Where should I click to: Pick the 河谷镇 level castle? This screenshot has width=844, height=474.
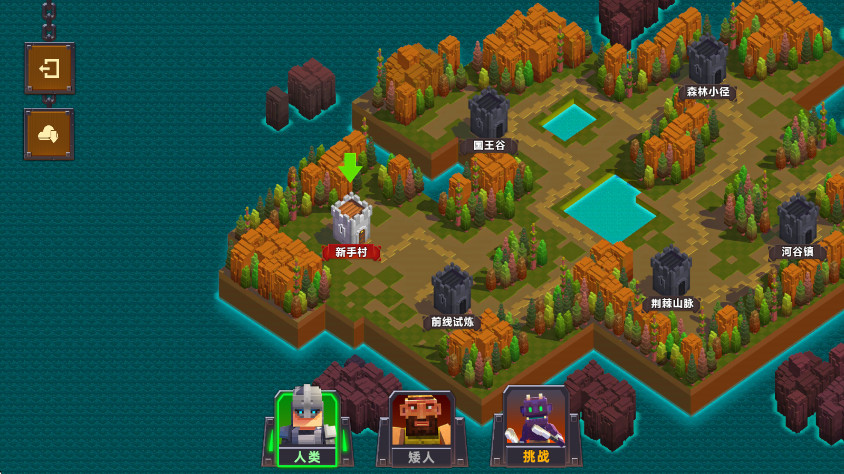[x=797, y=221]
